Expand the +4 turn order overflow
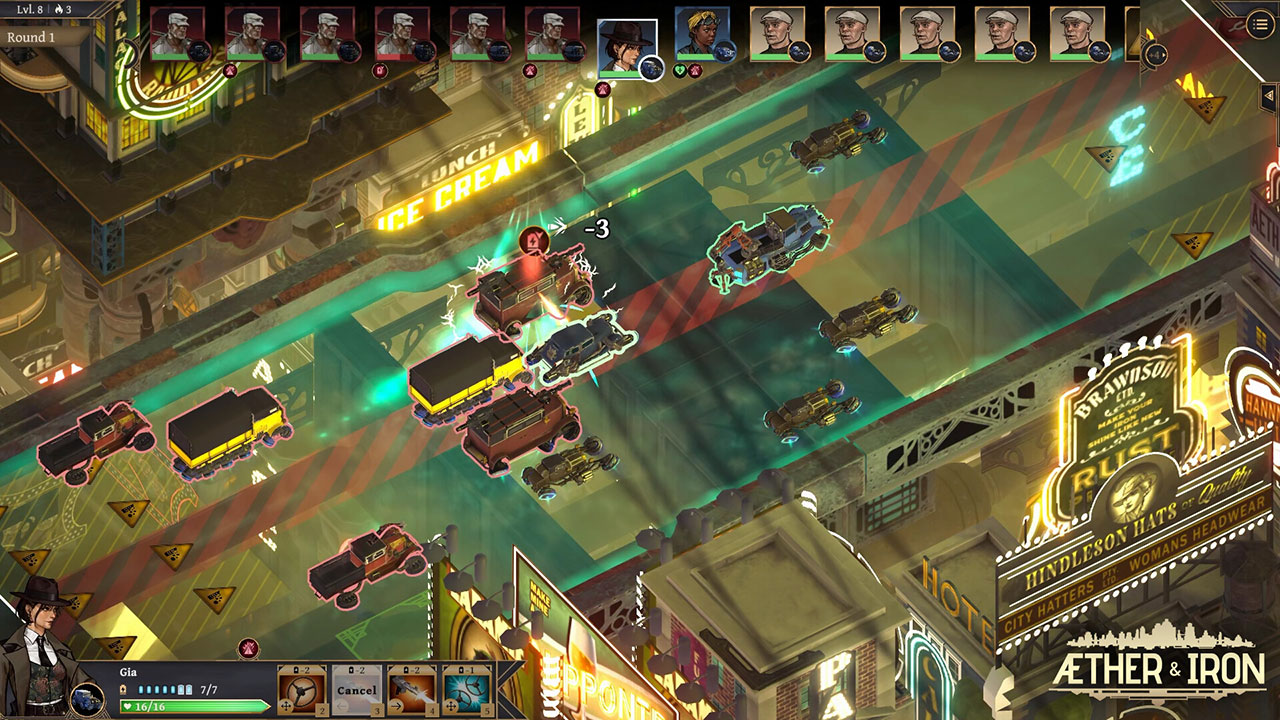This screenshot has width=1280, height=720. click(1155, 55)
